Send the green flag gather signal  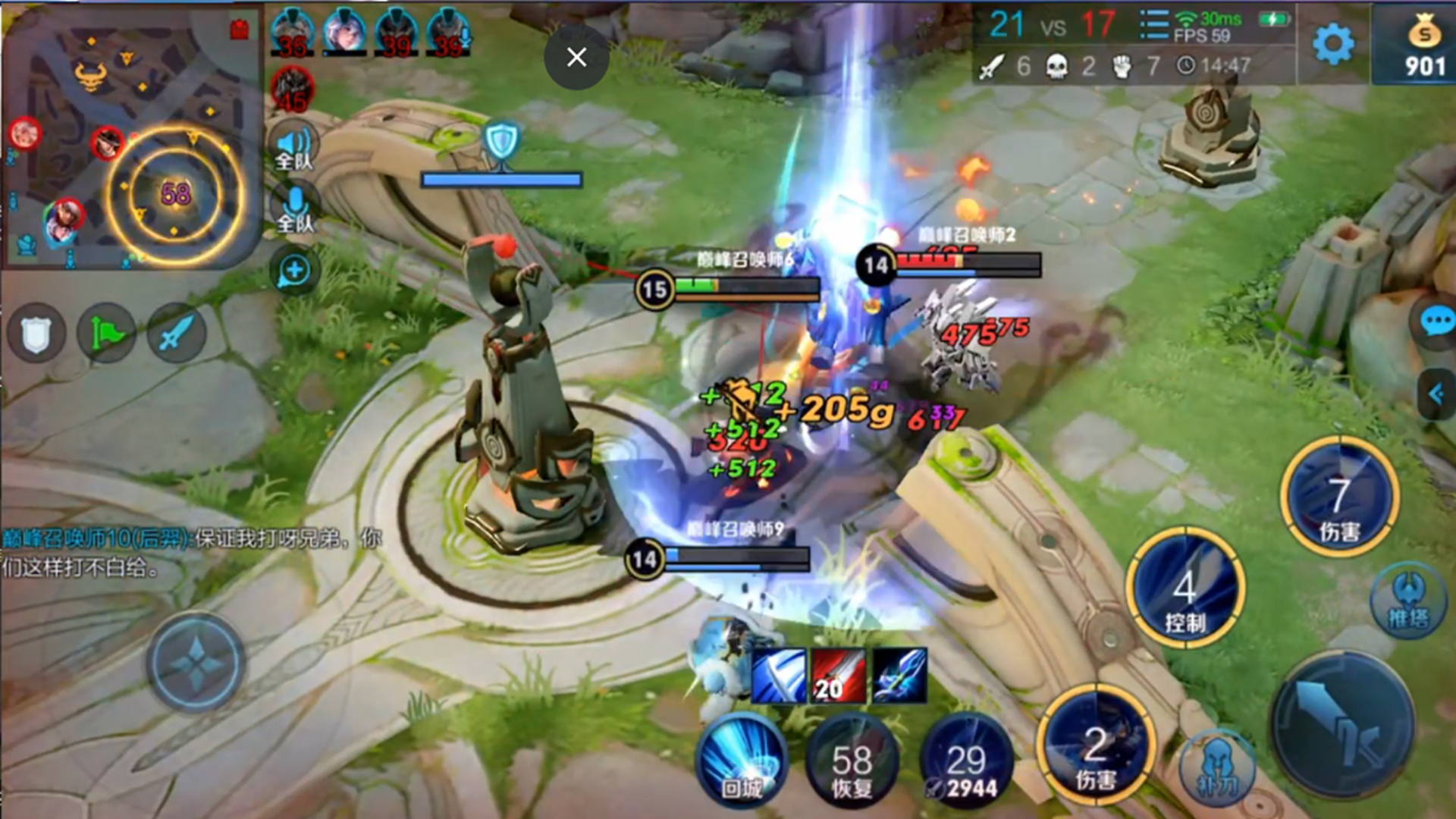tap(106, 334)
